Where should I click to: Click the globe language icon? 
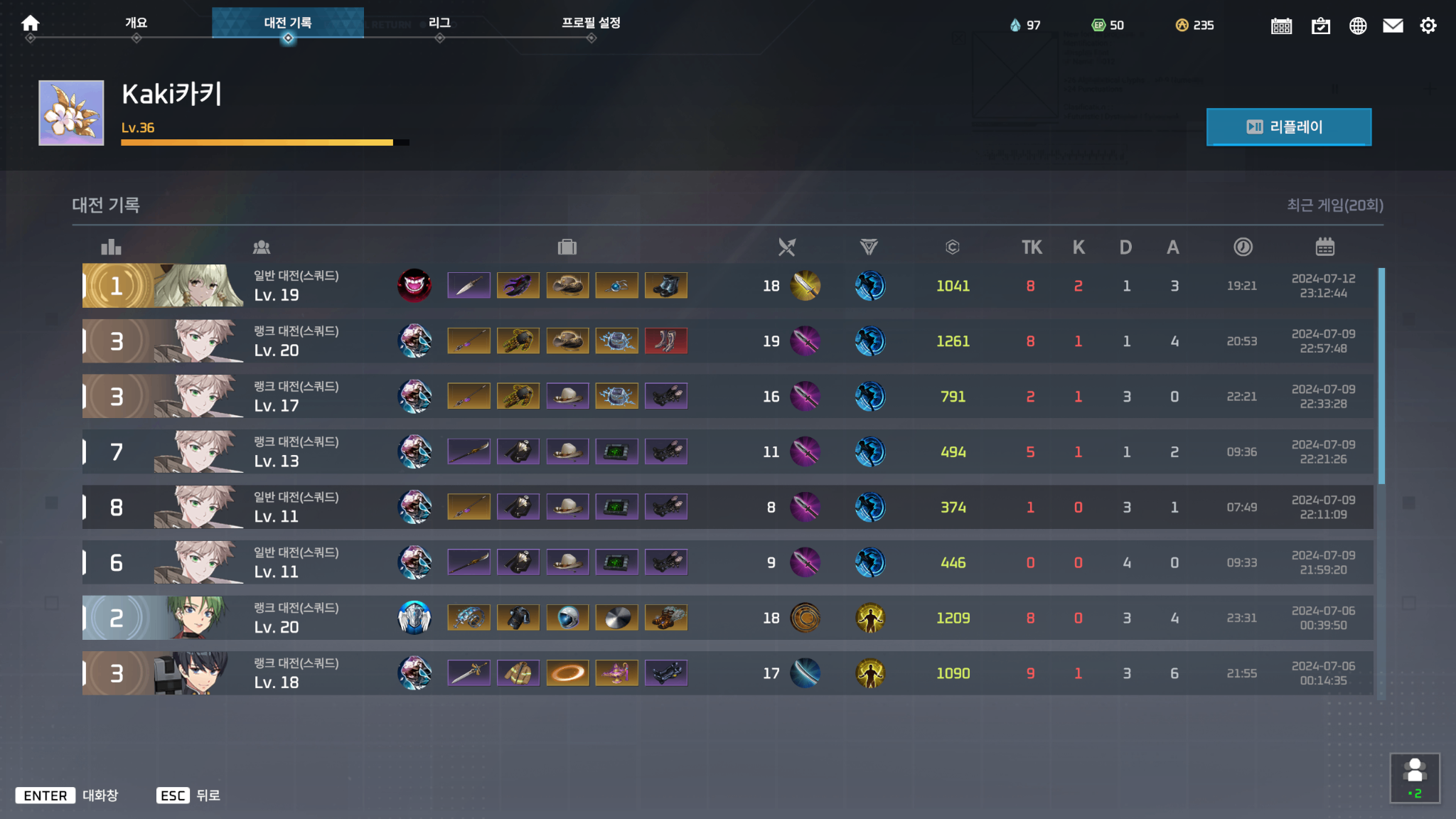coord(1358,25)
